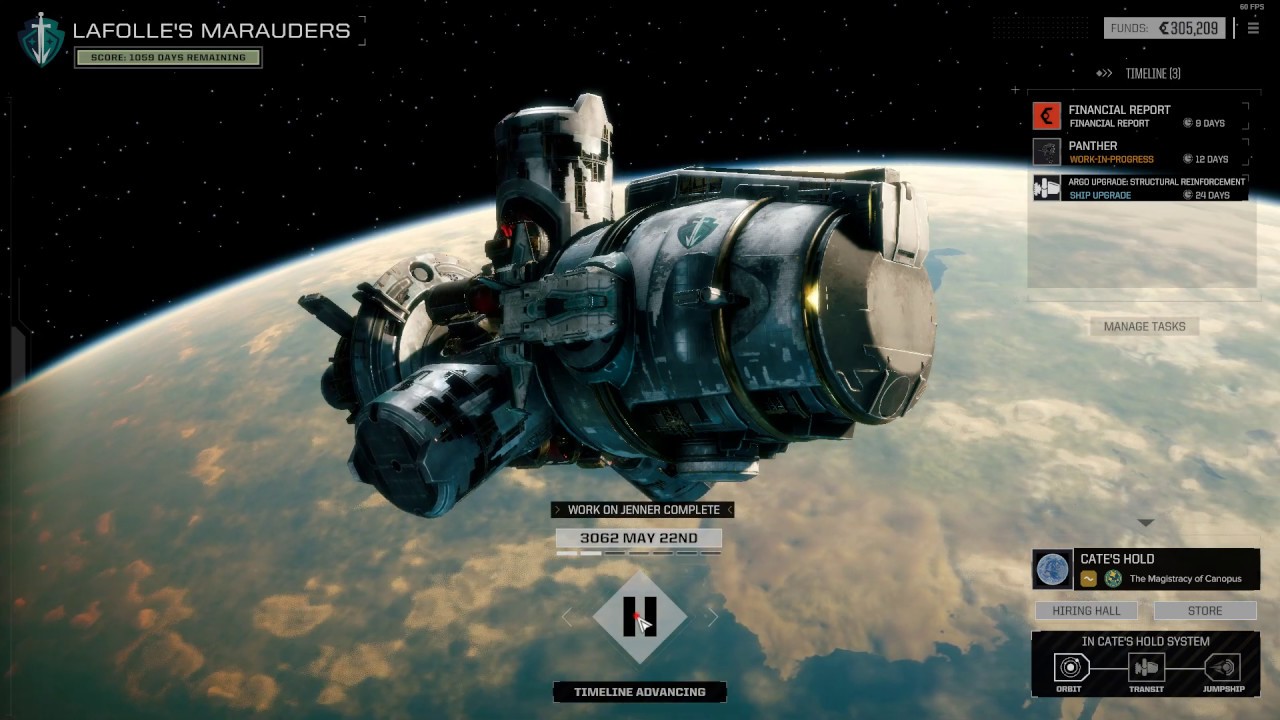Screen dimensions: 1280x720
Task: Click the Manage Tasks button
Action: coord(1144,326)
